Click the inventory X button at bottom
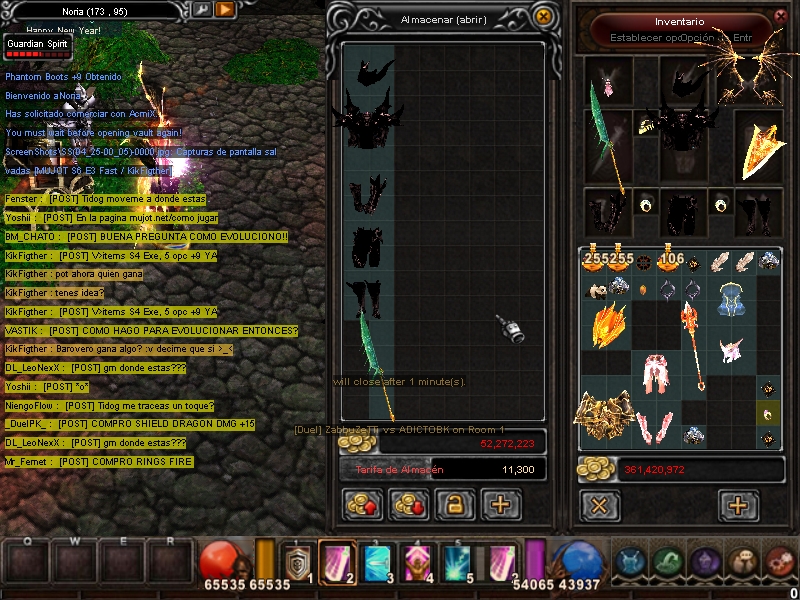This screenshot has width=800, height=600. [599, 505]
